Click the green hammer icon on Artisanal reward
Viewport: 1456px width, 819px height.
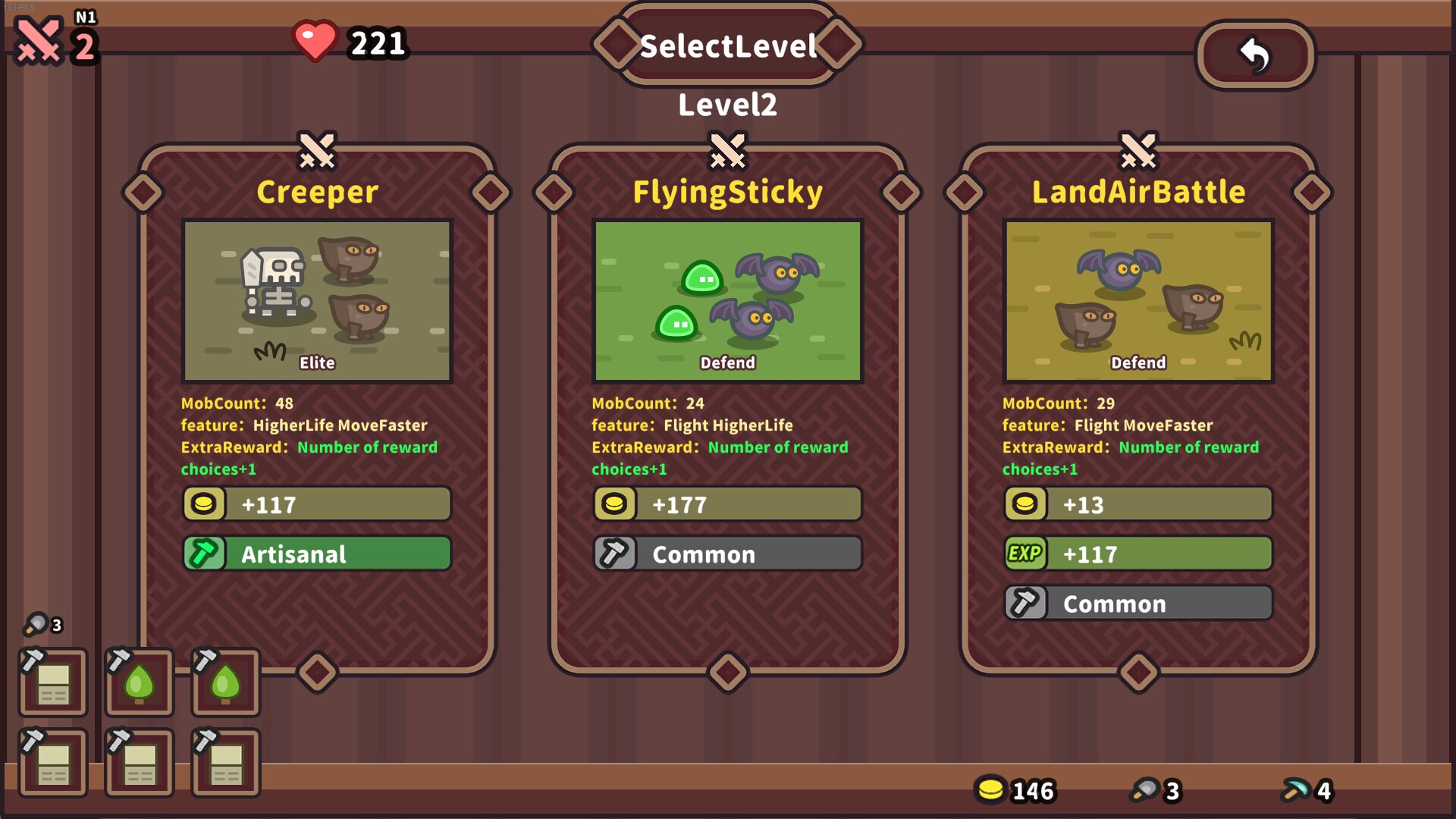click(x=203, y=554)
